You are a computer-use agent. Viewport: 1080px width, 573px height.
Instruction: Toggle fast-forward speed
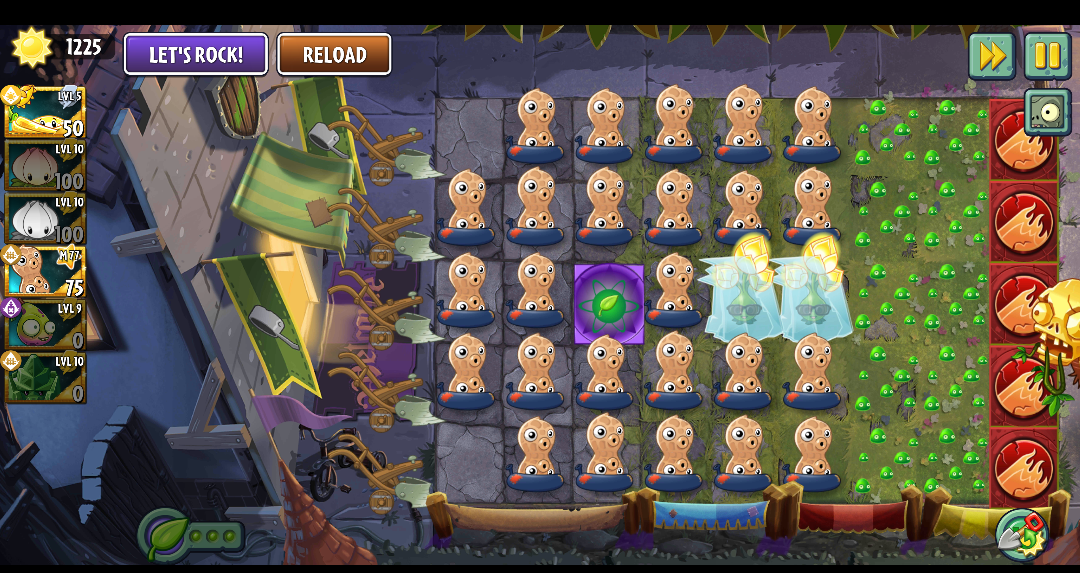point(991,56)
